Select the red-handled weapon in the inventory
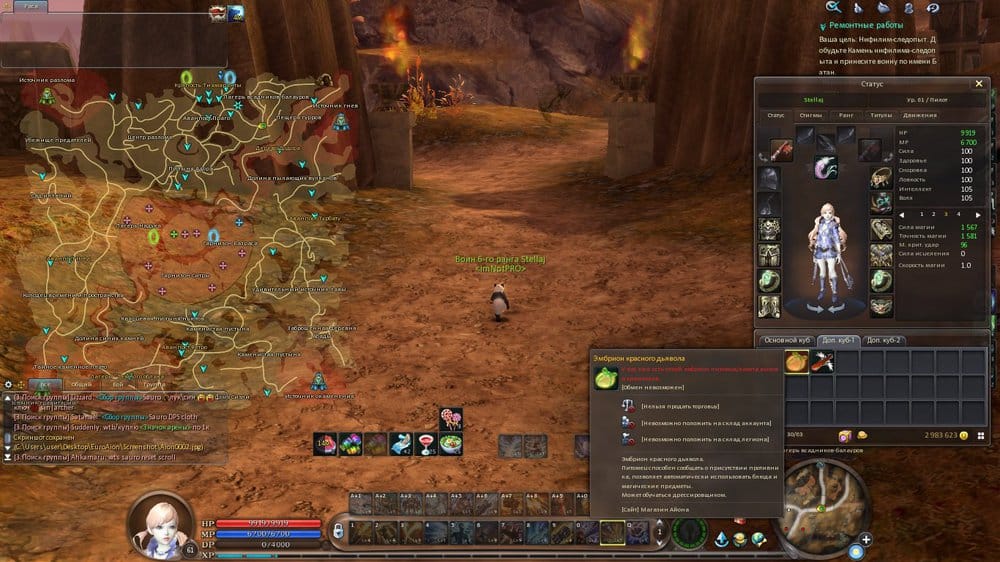Screen dimensions: 1000x562 [x=822, y=361]
